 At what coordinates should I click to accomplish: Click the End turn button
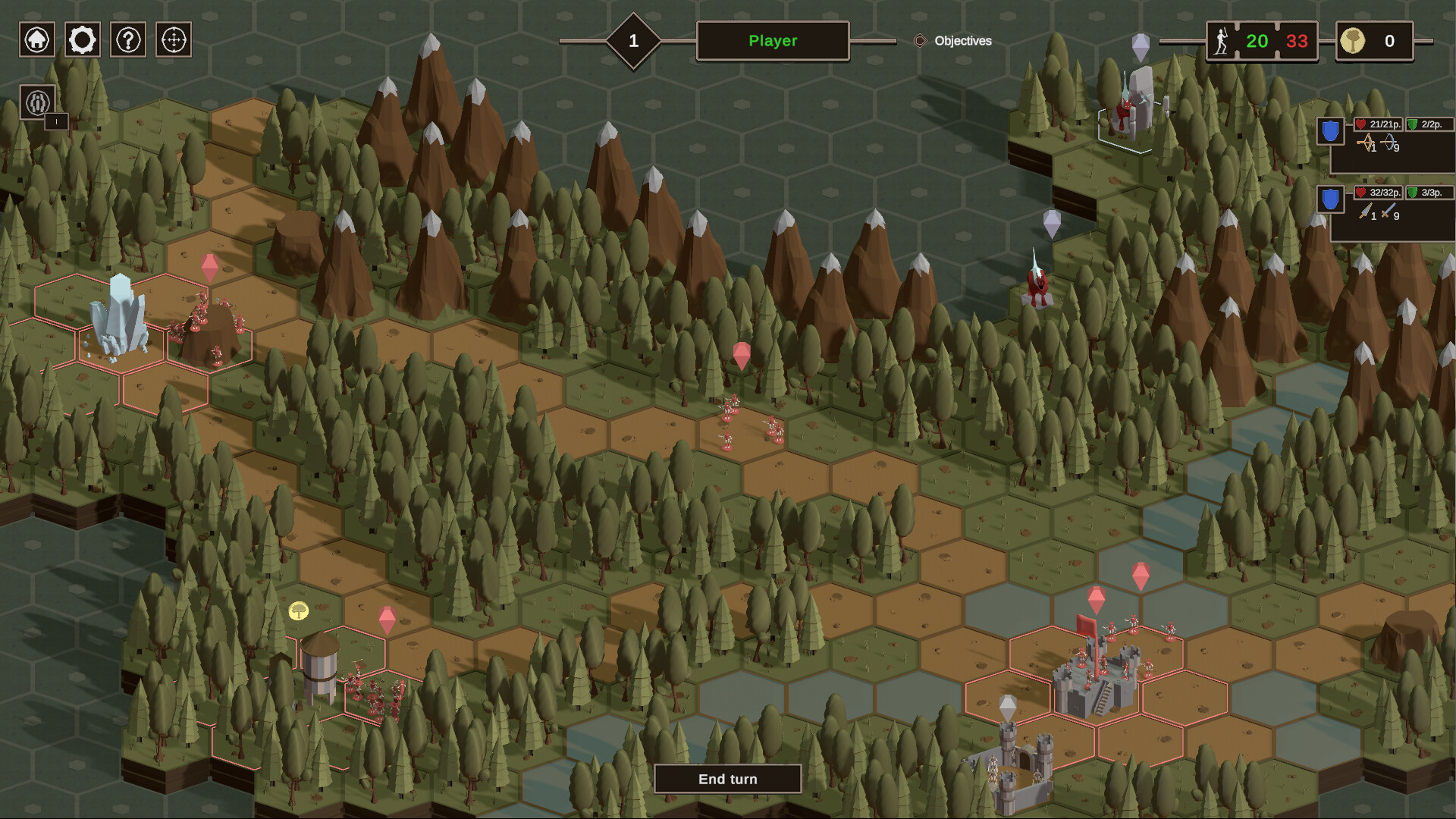(727, 779)
